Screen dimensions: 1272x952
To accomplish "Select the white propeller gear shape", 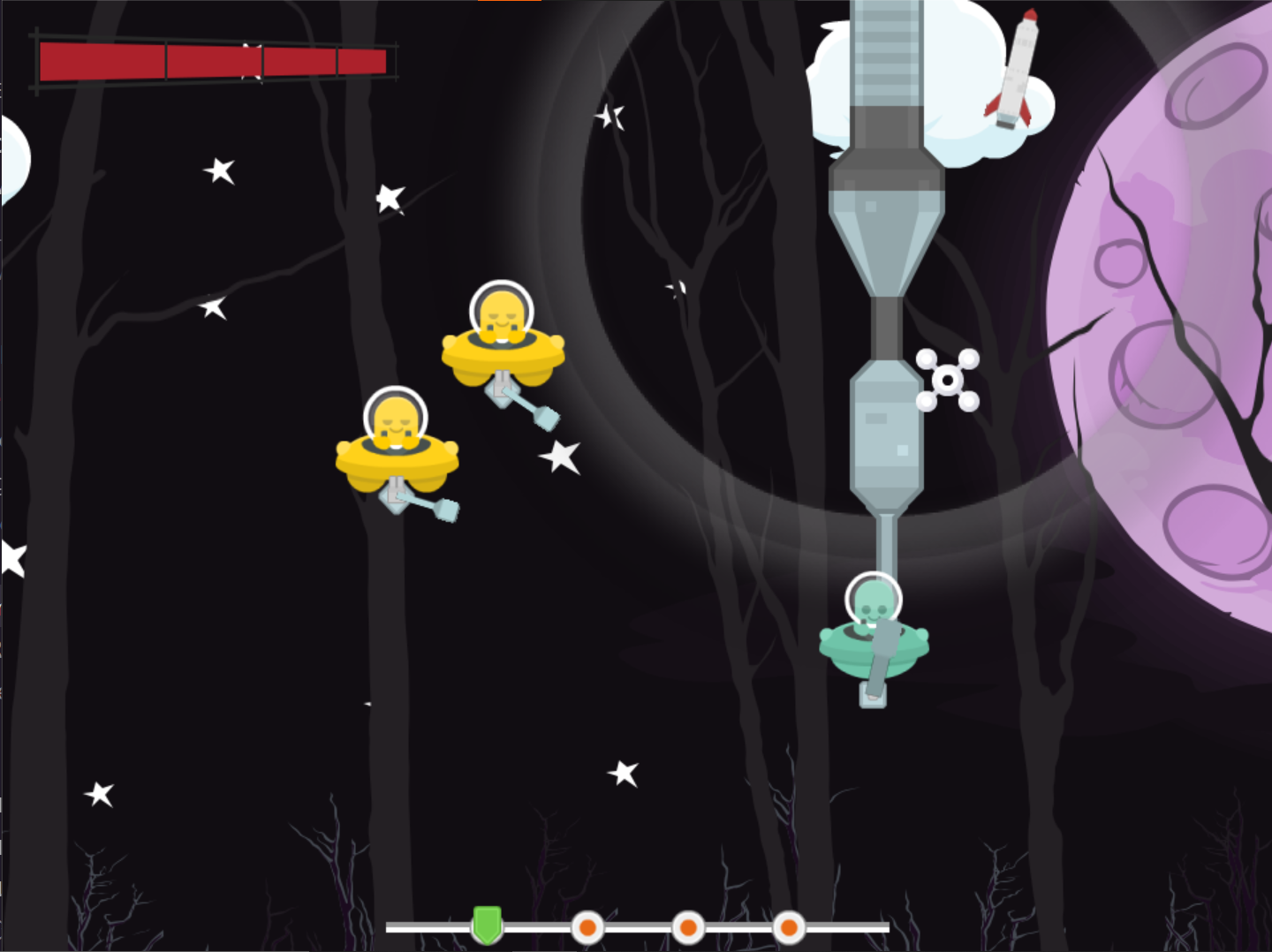I will [948, 378].
